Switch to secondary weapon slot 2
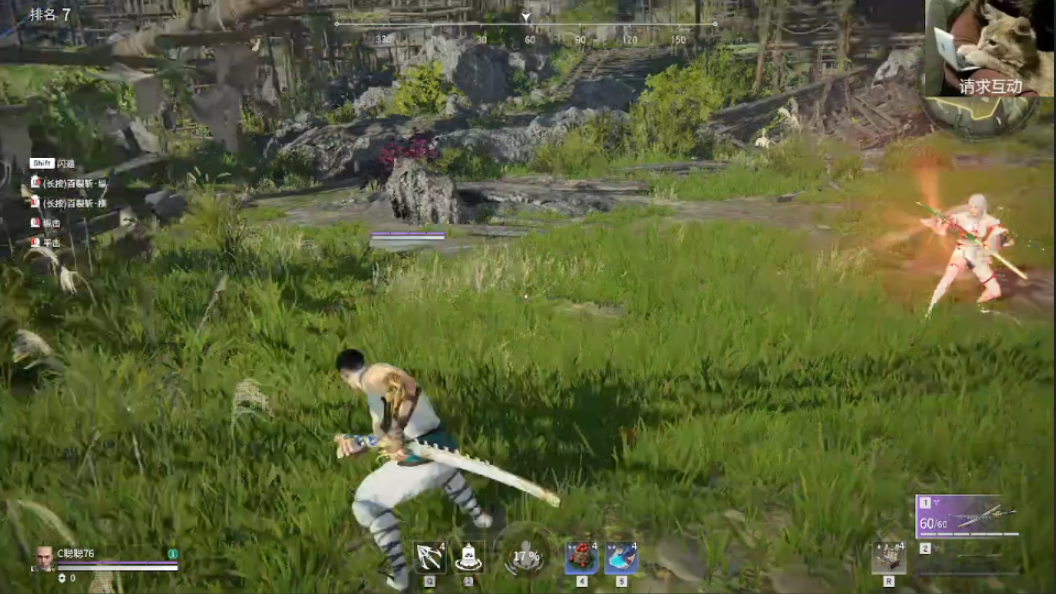The height and width of the screenshot is (594, 1056). point(968,550)
